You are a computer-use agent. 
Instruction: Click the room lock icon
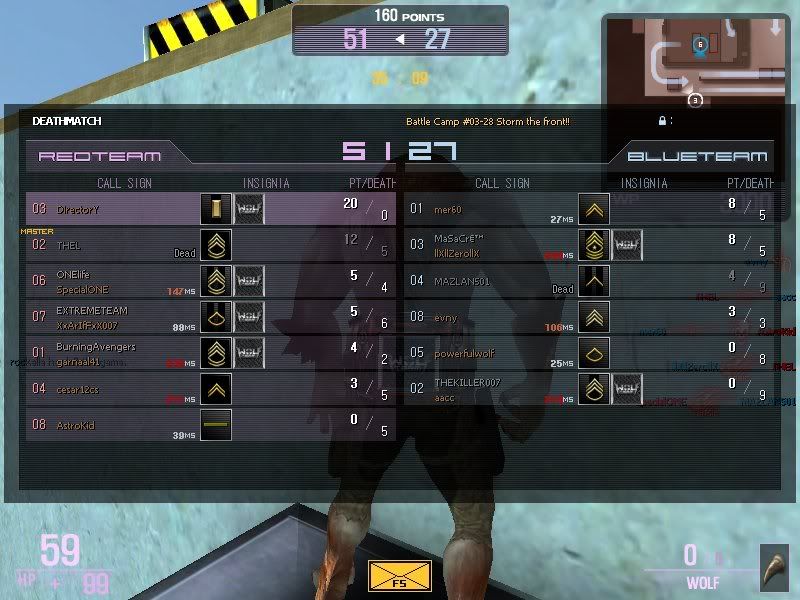(x=662, y=121)
